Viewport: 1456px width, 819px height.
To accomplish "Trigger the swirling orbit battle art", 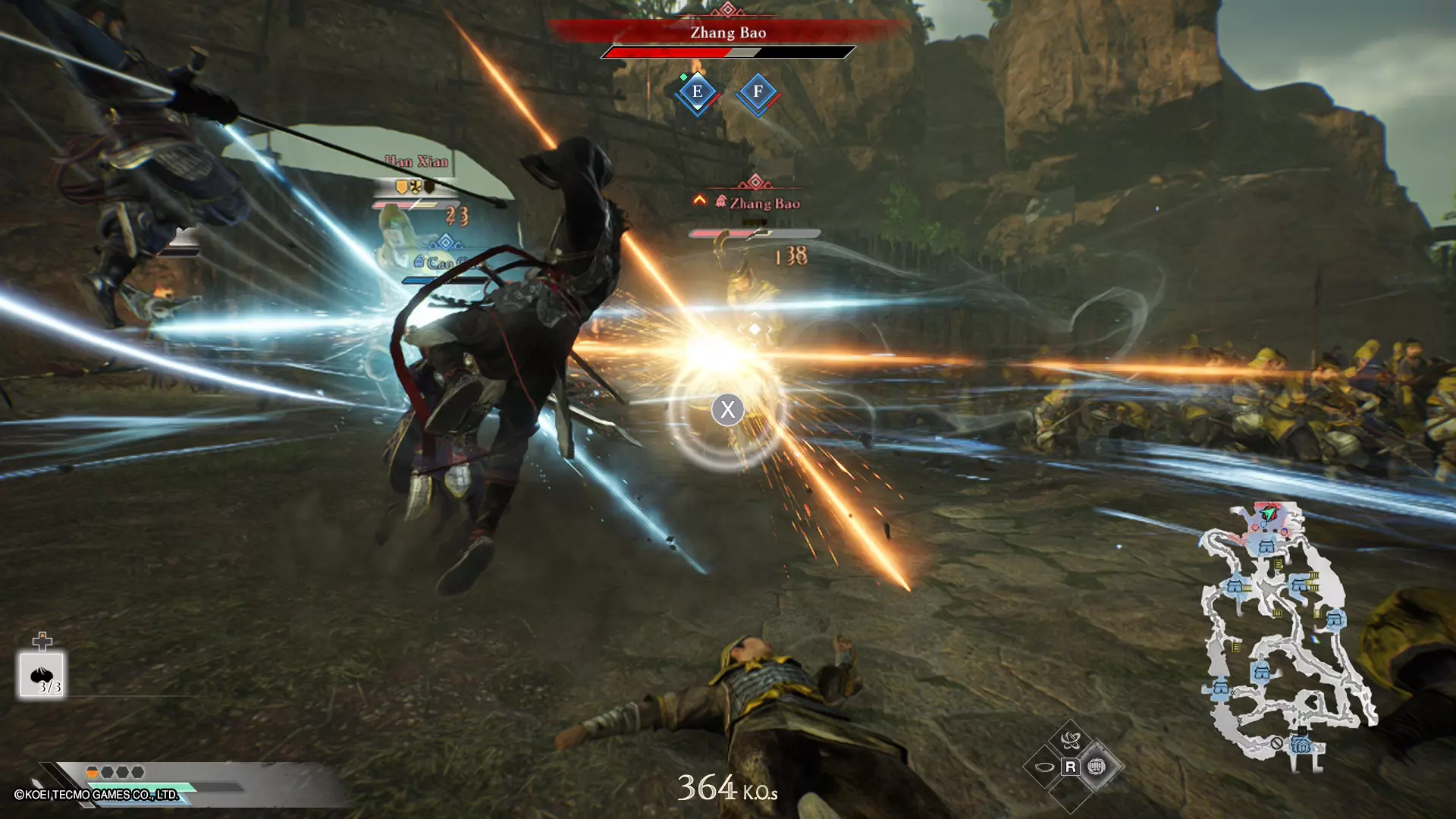I will (1070, 739).
